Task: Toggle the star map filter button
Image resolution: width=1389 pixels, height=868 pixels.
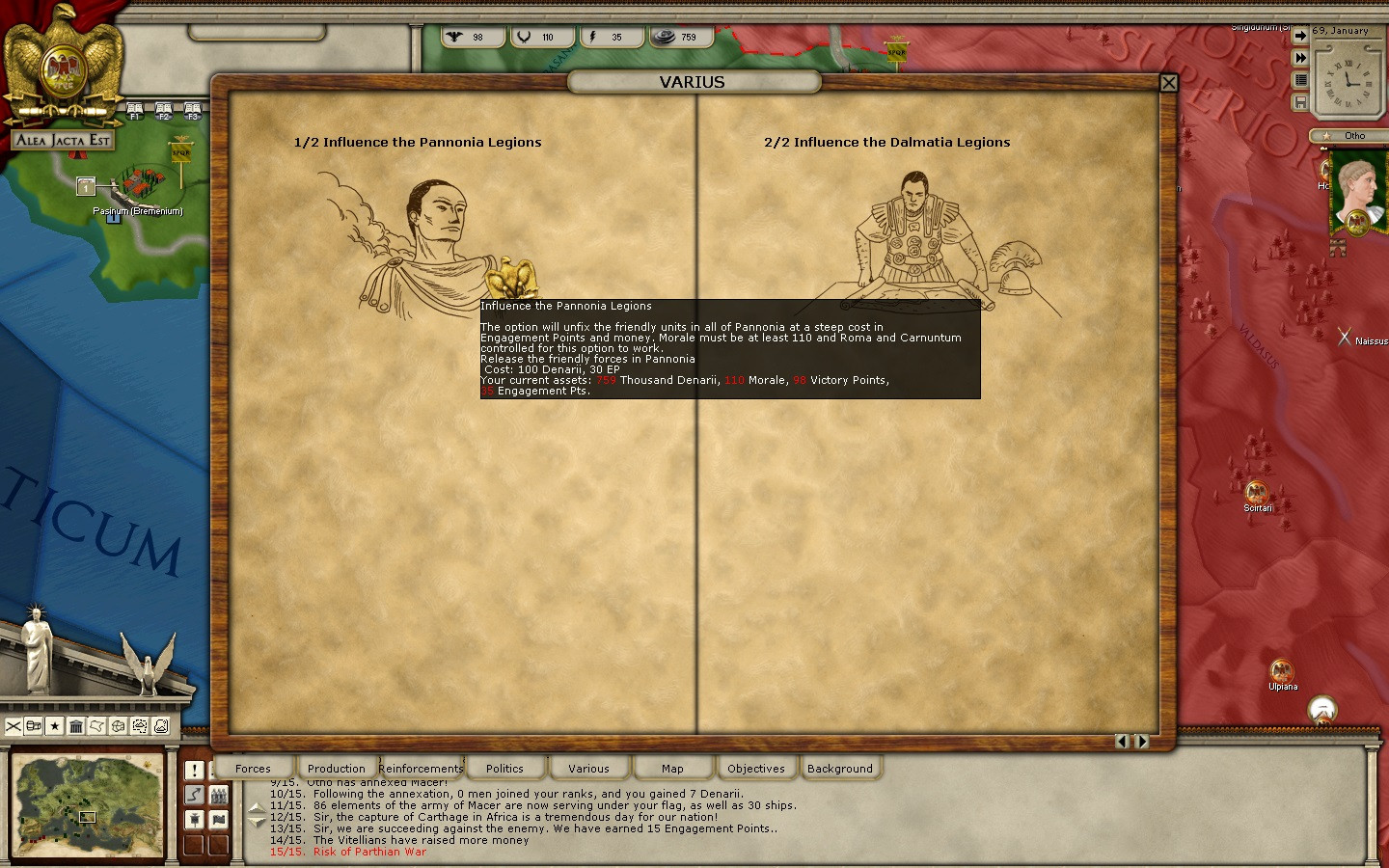Action: (x=55, y=726)
